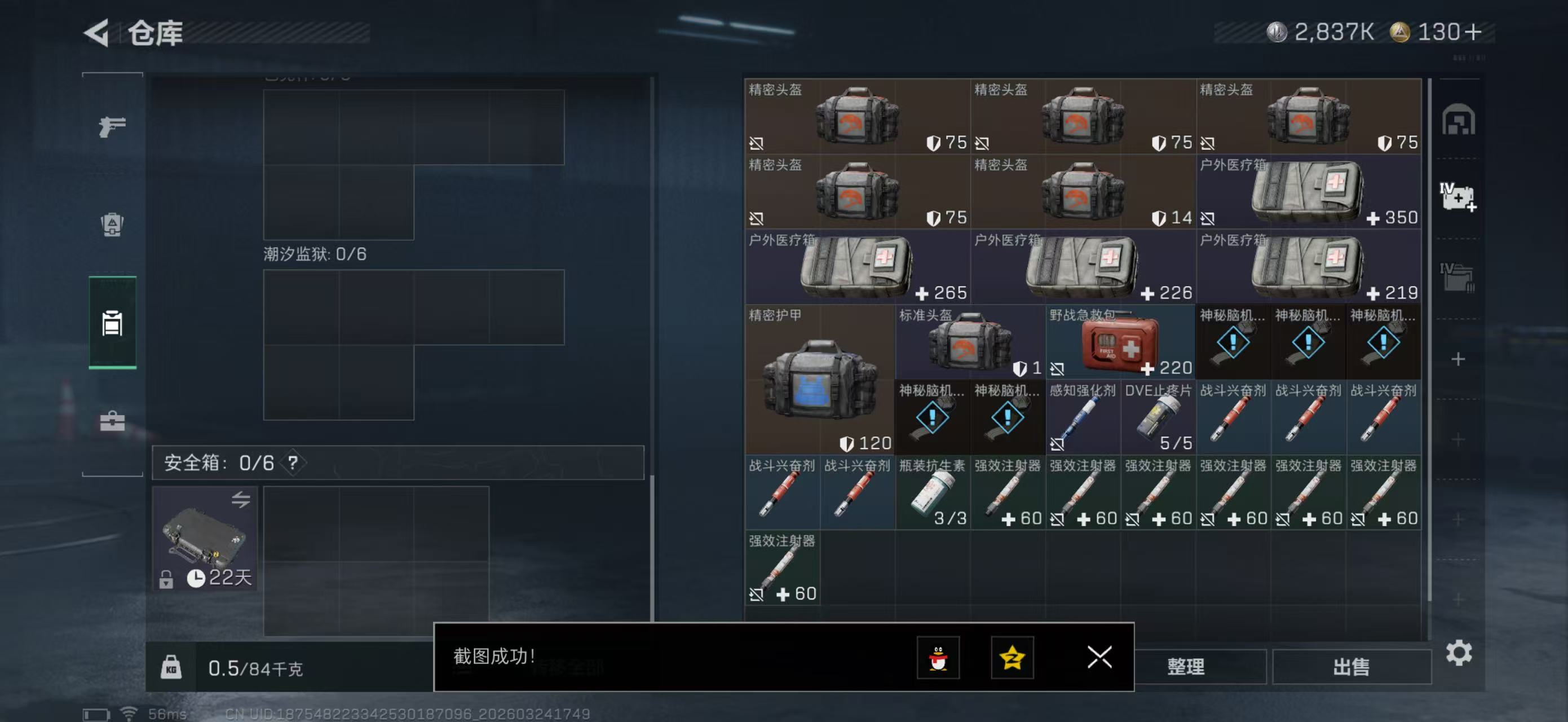
Task: Toggle the marker on the 野战急救包 kit
Action: (1057, 369)
